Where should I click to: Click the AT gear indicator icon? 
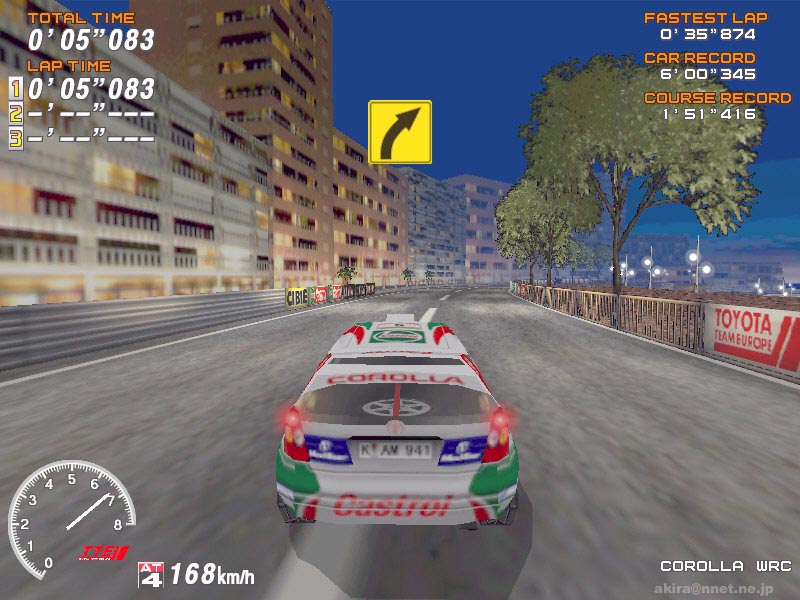click(151, 574)
